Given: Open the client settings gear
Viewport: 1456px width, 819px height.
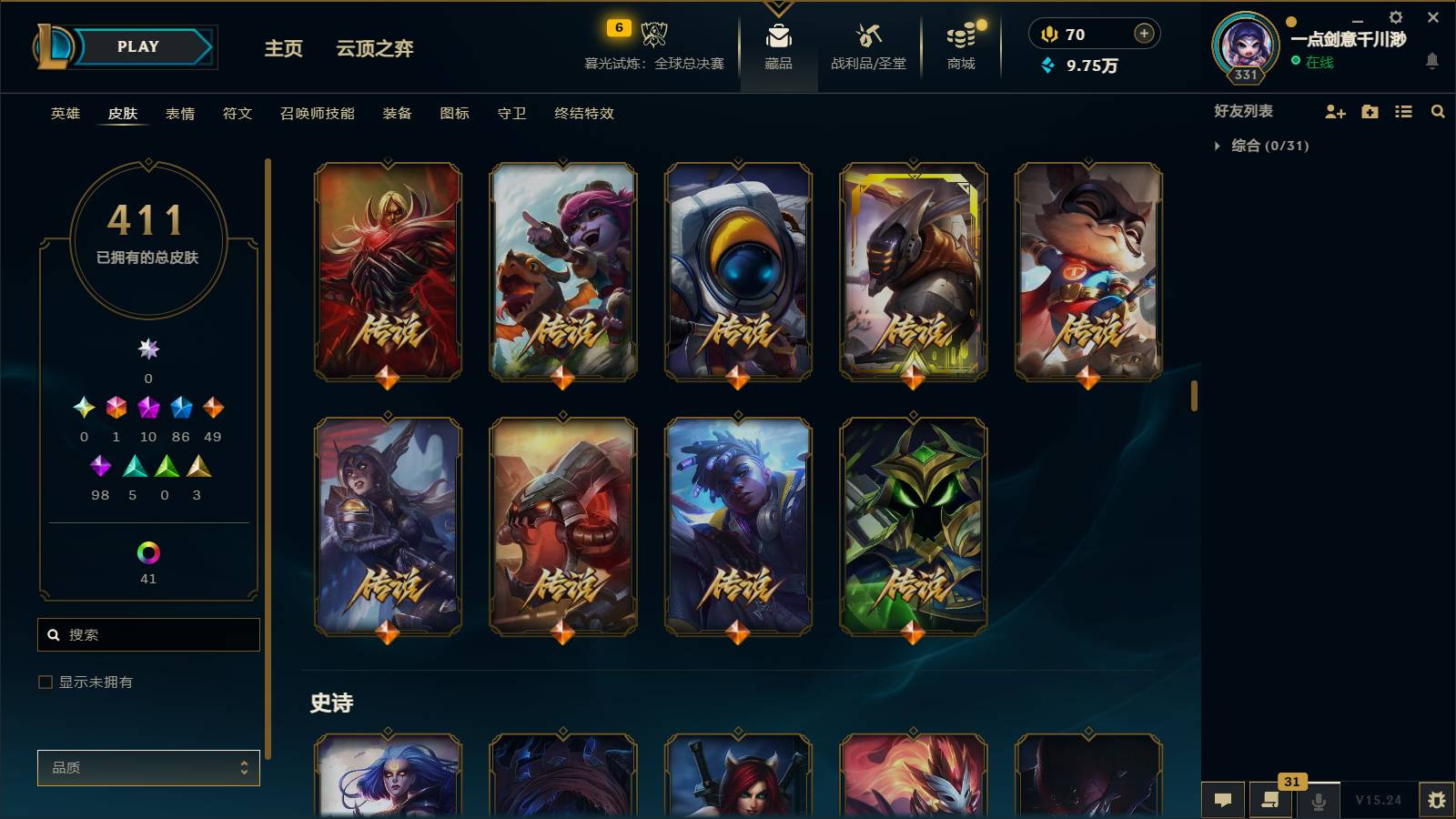Looking at the screenshot, I should pos(1395,16).
